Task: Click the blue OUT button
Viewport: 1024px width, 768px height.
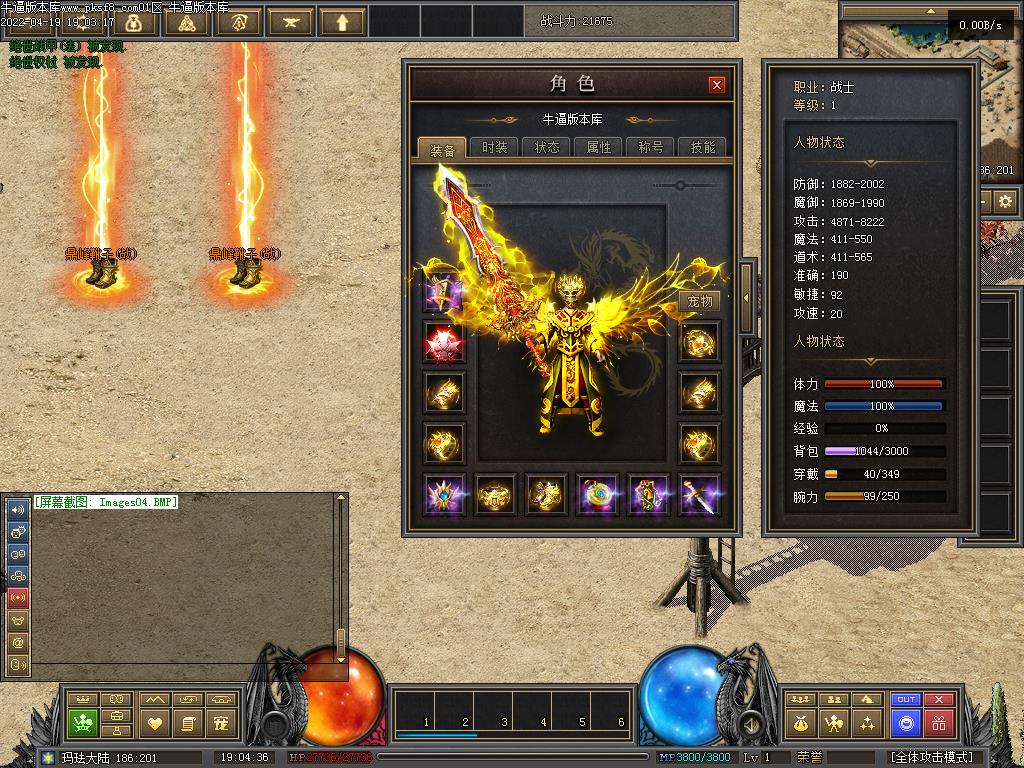Action: [906, 700]
